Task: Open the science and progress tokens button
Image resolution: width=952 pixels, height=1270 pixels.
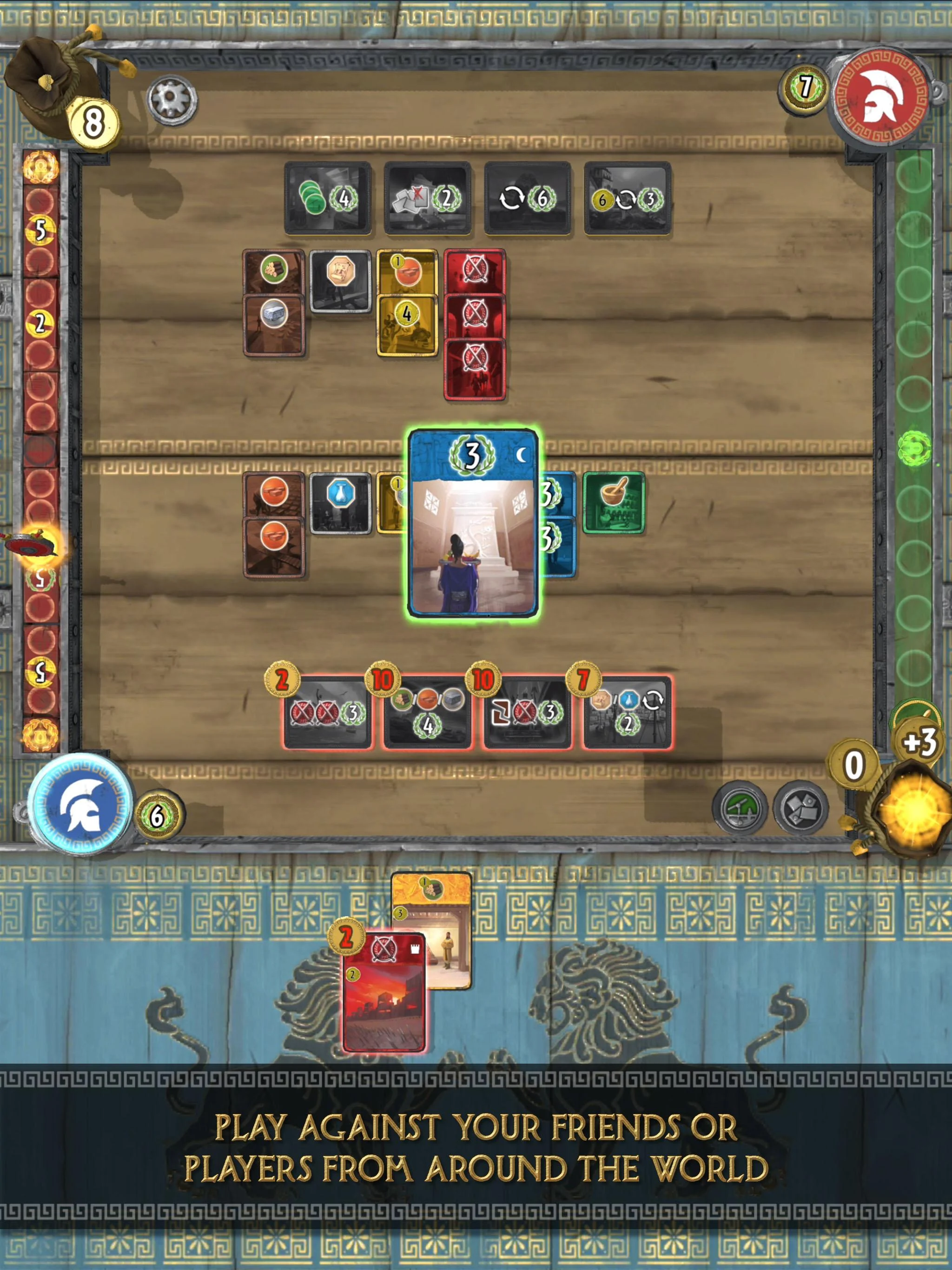Action: tap(740, 809)
